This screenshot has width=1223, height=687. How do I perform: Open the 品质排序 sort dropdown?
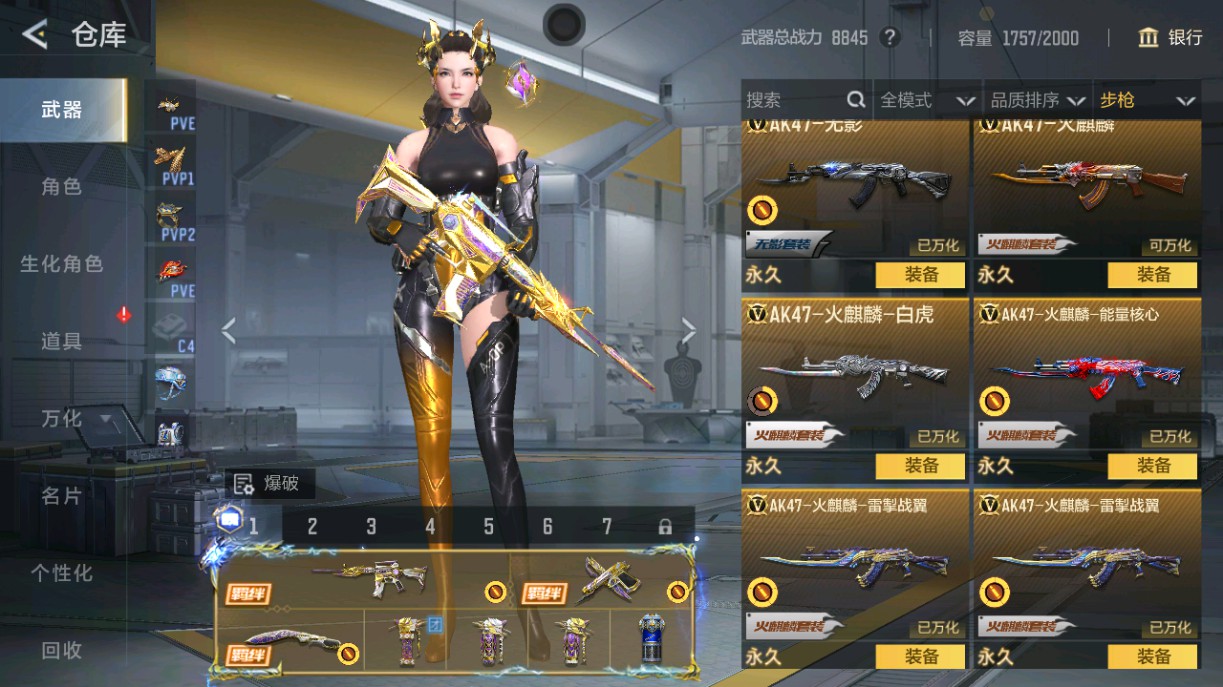tap(1037, 100)
